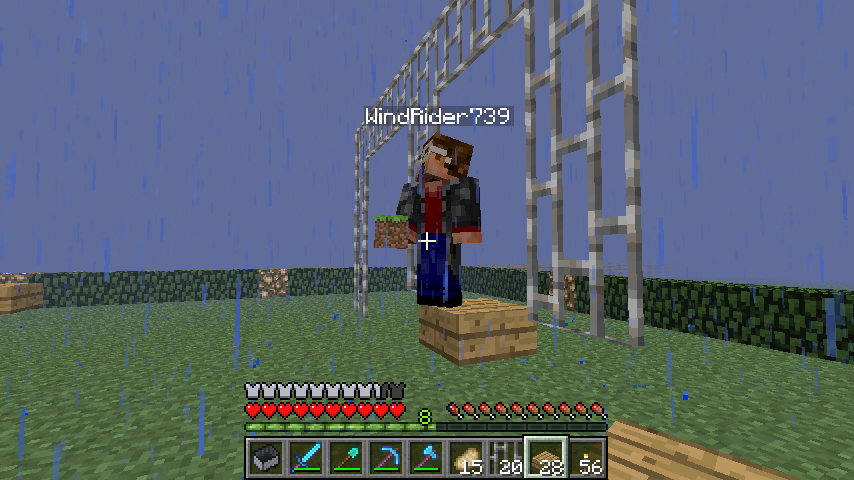This screenshot has height=480, width=854.
Task: Pick the iron bars stack of 20
Action: 505,458
